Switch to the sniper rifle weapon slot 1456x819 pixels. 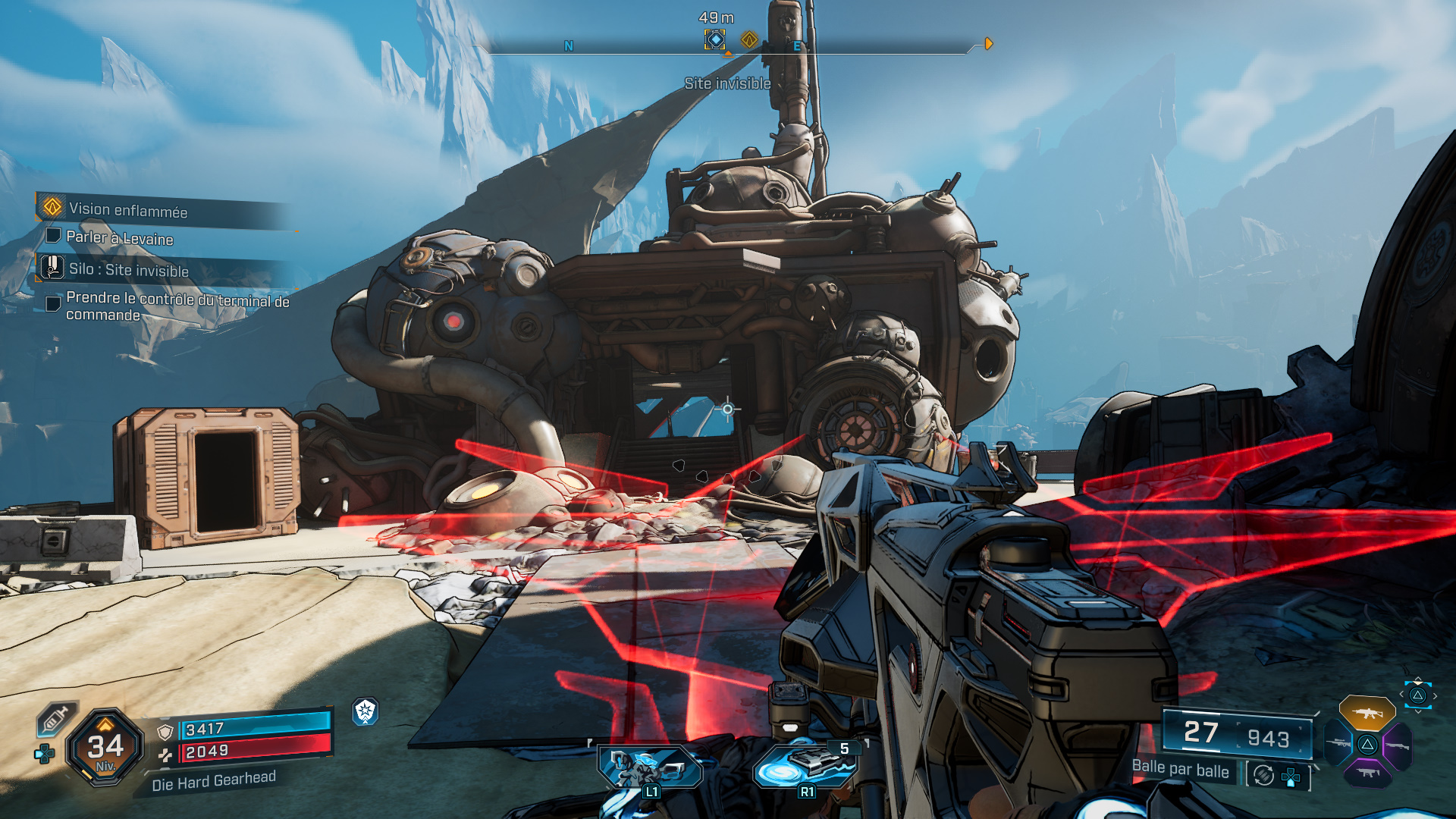tap(1338, 743)
